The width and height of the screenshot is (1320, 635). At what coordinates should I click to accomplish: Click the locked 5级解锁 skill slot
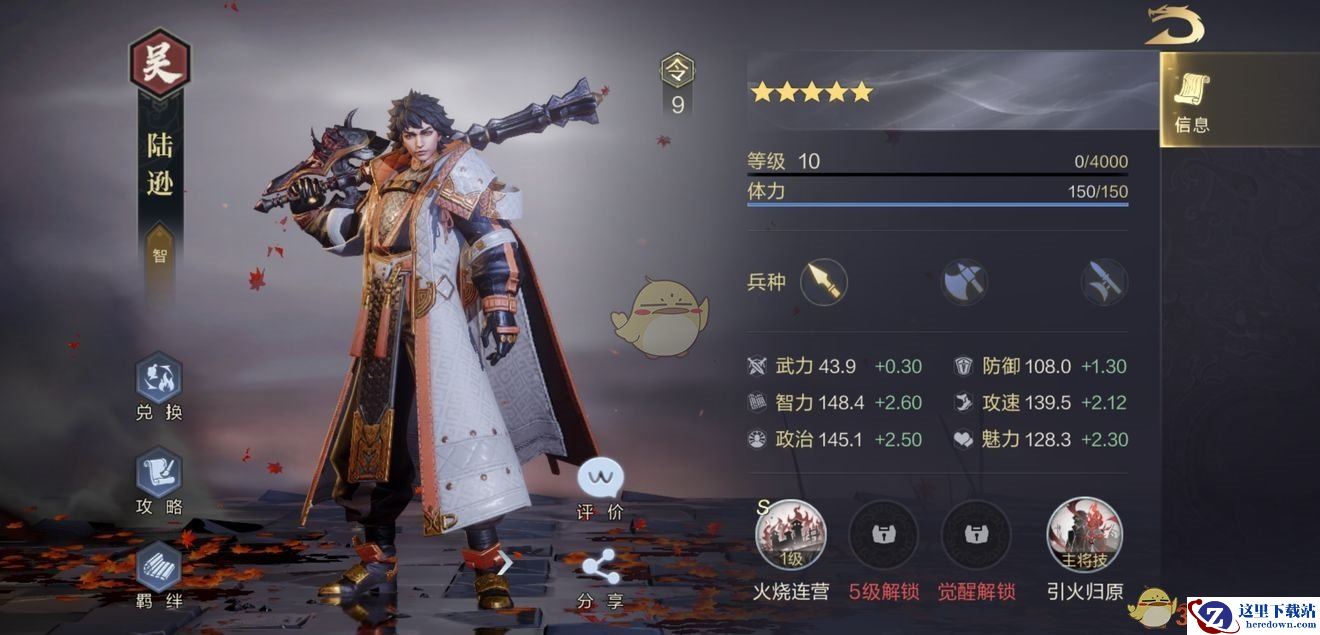(x=883, y=535)
